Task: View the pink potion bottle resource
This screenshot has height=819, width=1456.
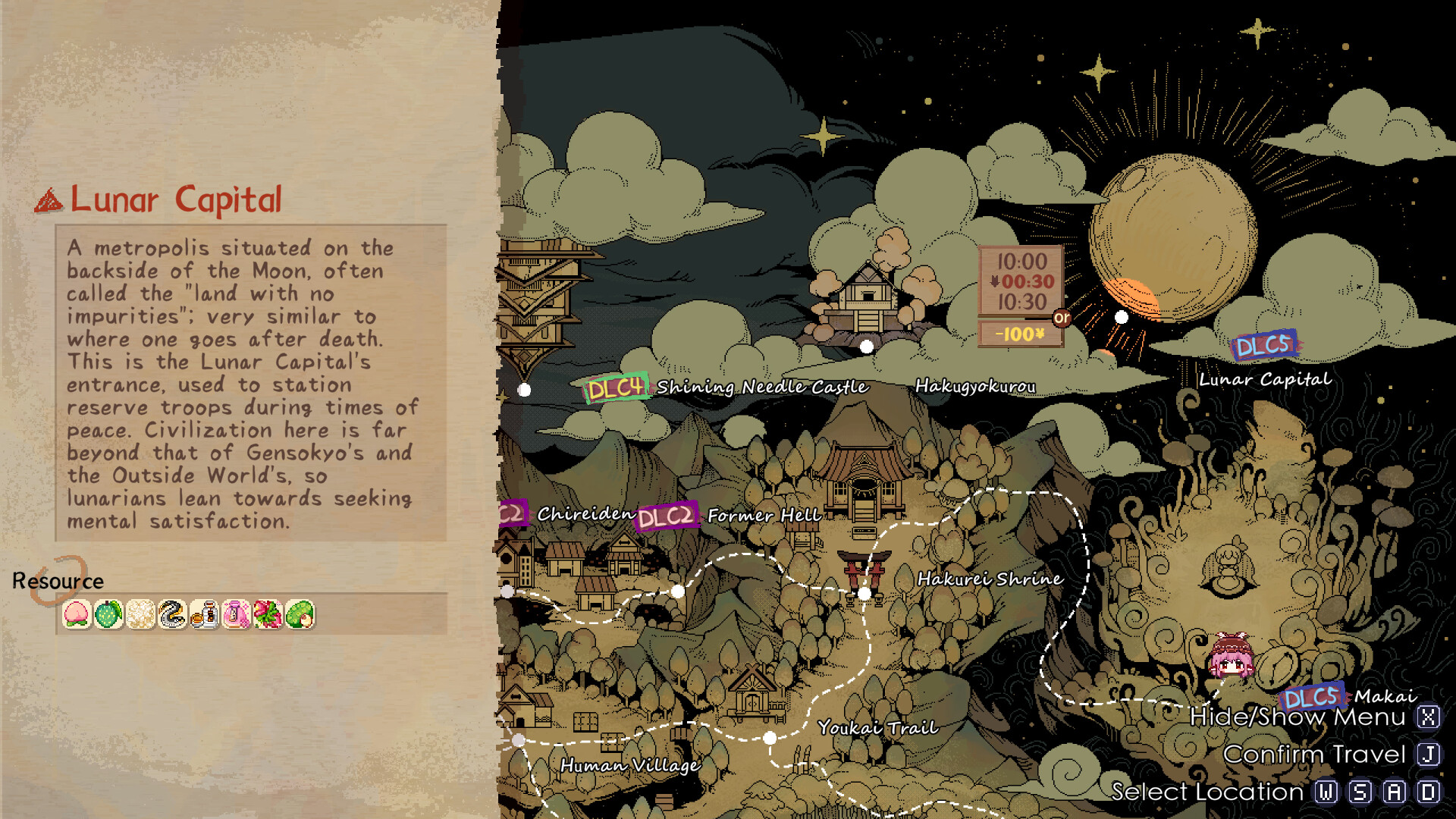Action: [x=237, y=614]
